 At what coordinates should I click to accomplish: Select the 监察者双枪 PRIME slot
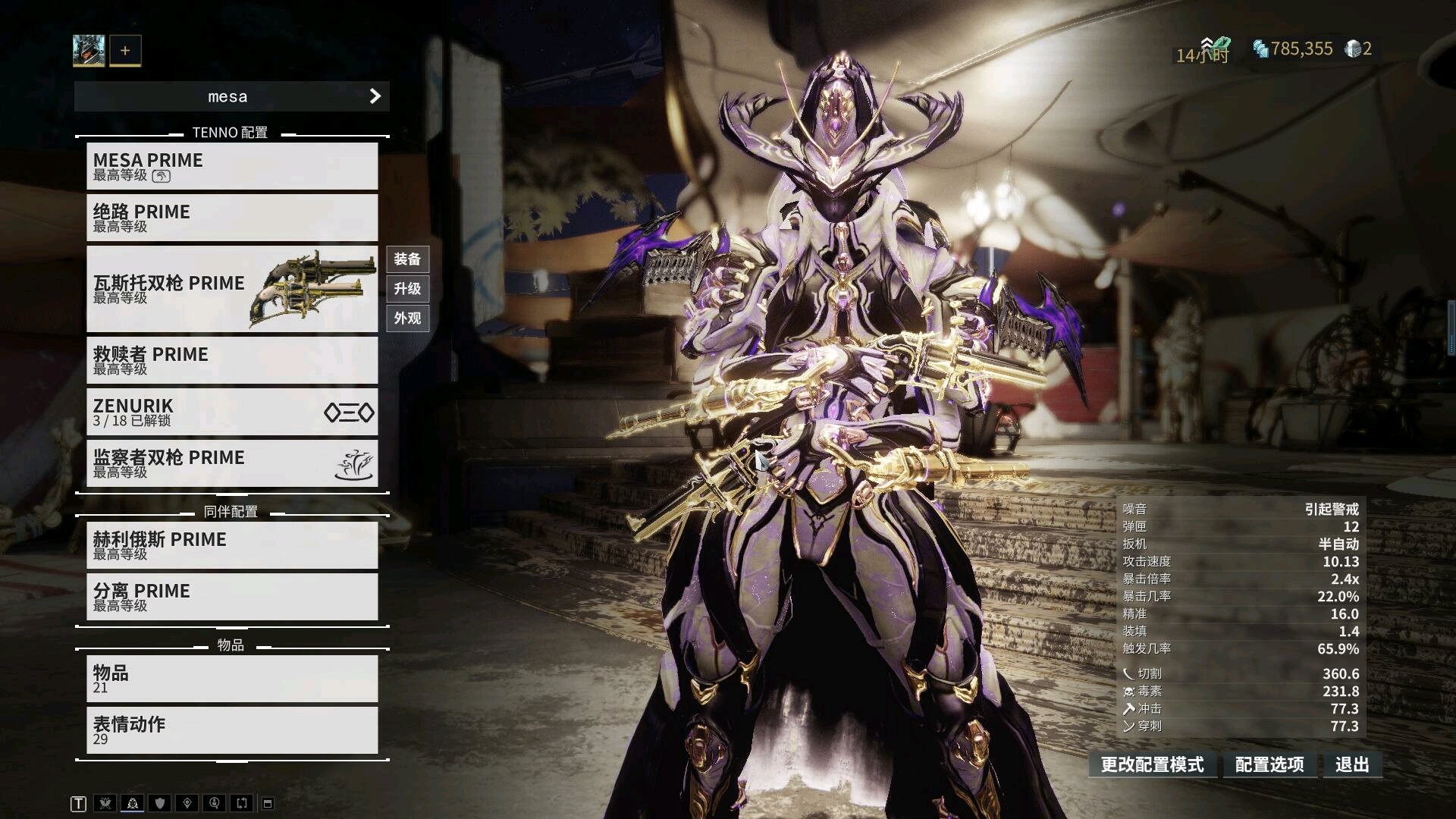(x=231, y=463)
